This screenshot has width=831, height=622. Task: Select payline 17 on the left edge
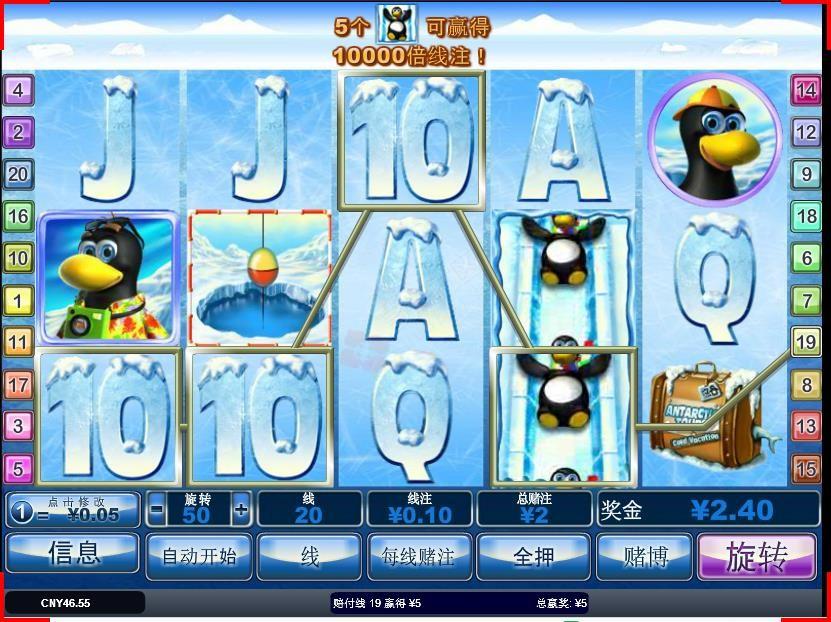[x=18, y=384]
